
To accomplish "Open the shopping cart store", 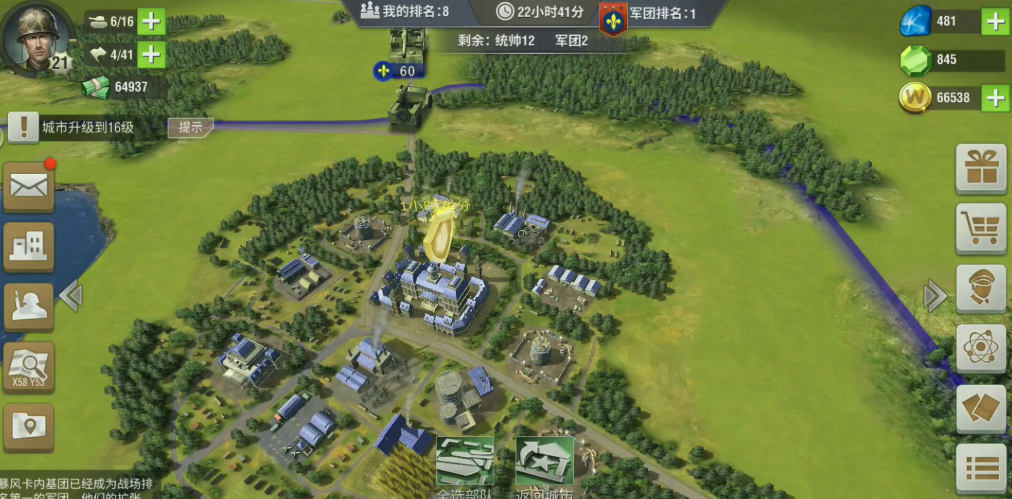I will pos(980,228).
